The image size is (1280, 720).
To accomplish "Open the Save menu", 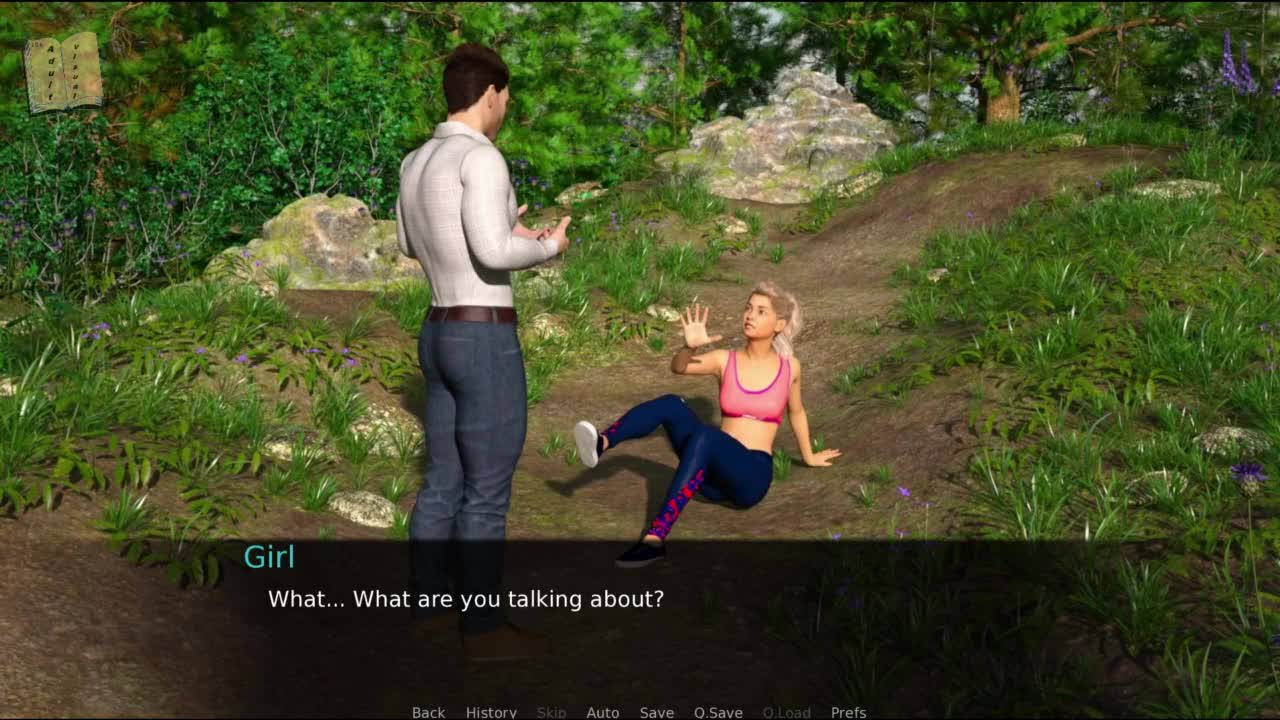I will click(656, 712).
